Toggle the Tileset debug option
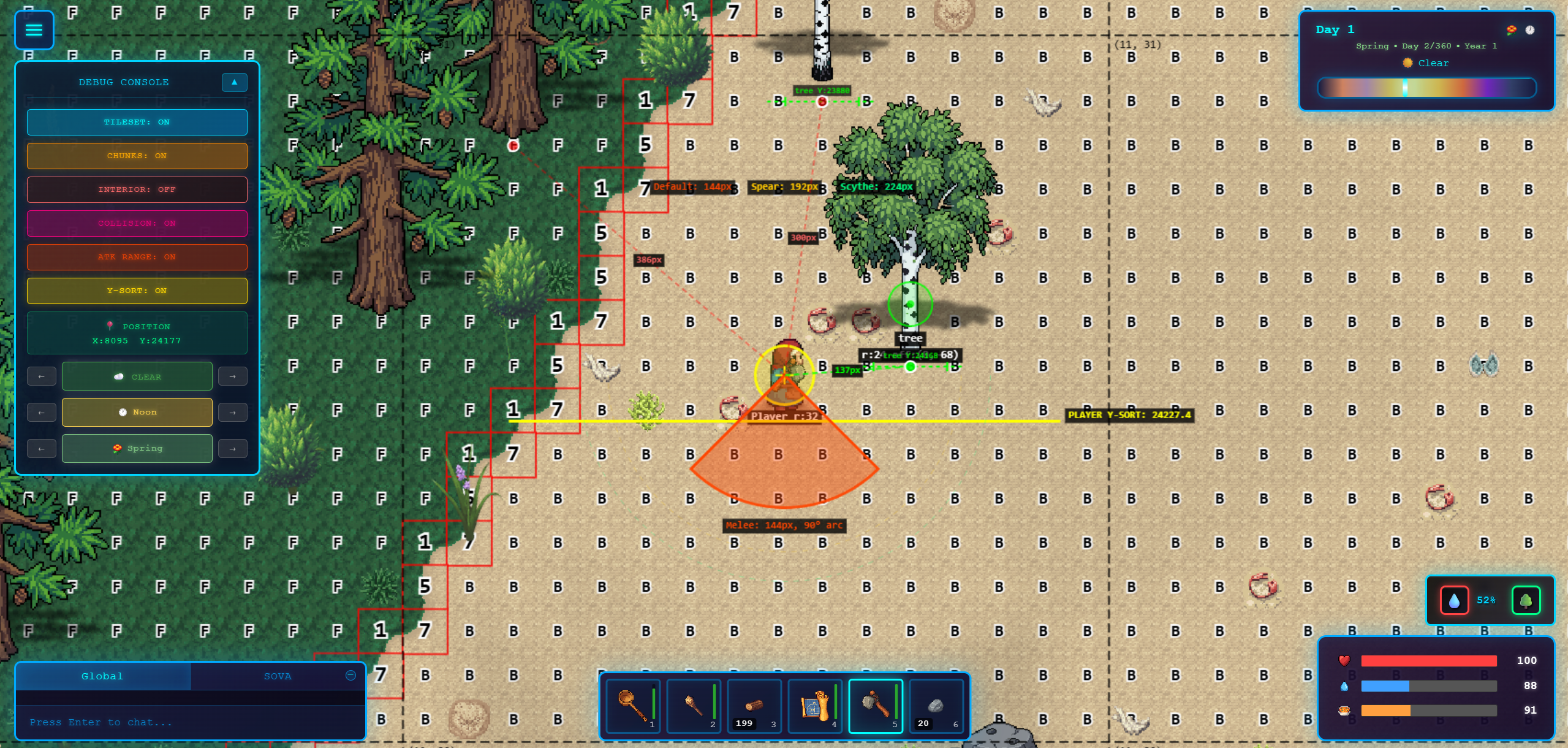 click(137, 122)
